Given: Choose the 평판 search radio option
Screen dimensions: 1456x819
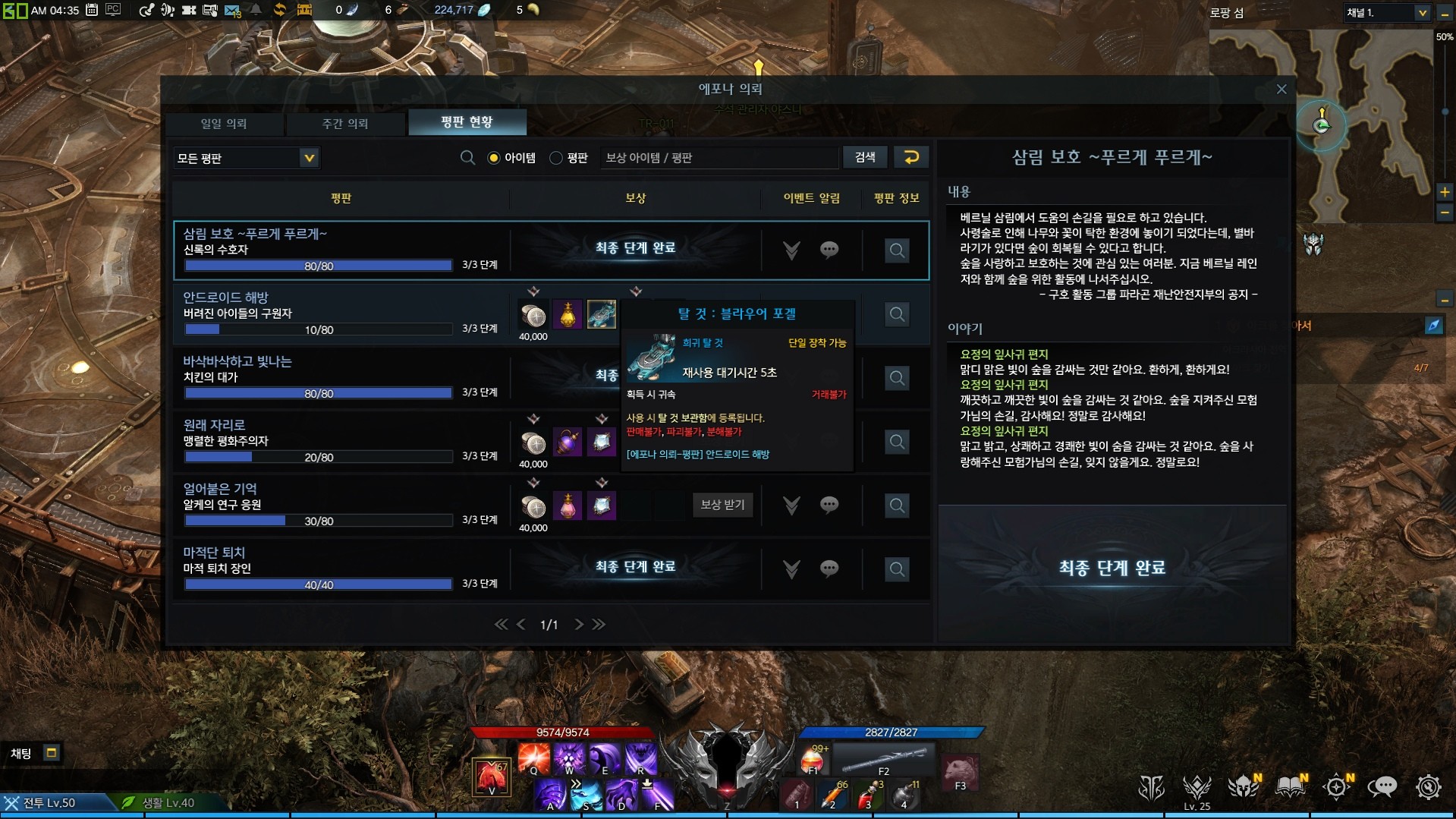Looking at the screenshot, I should (x=556, y=158).
